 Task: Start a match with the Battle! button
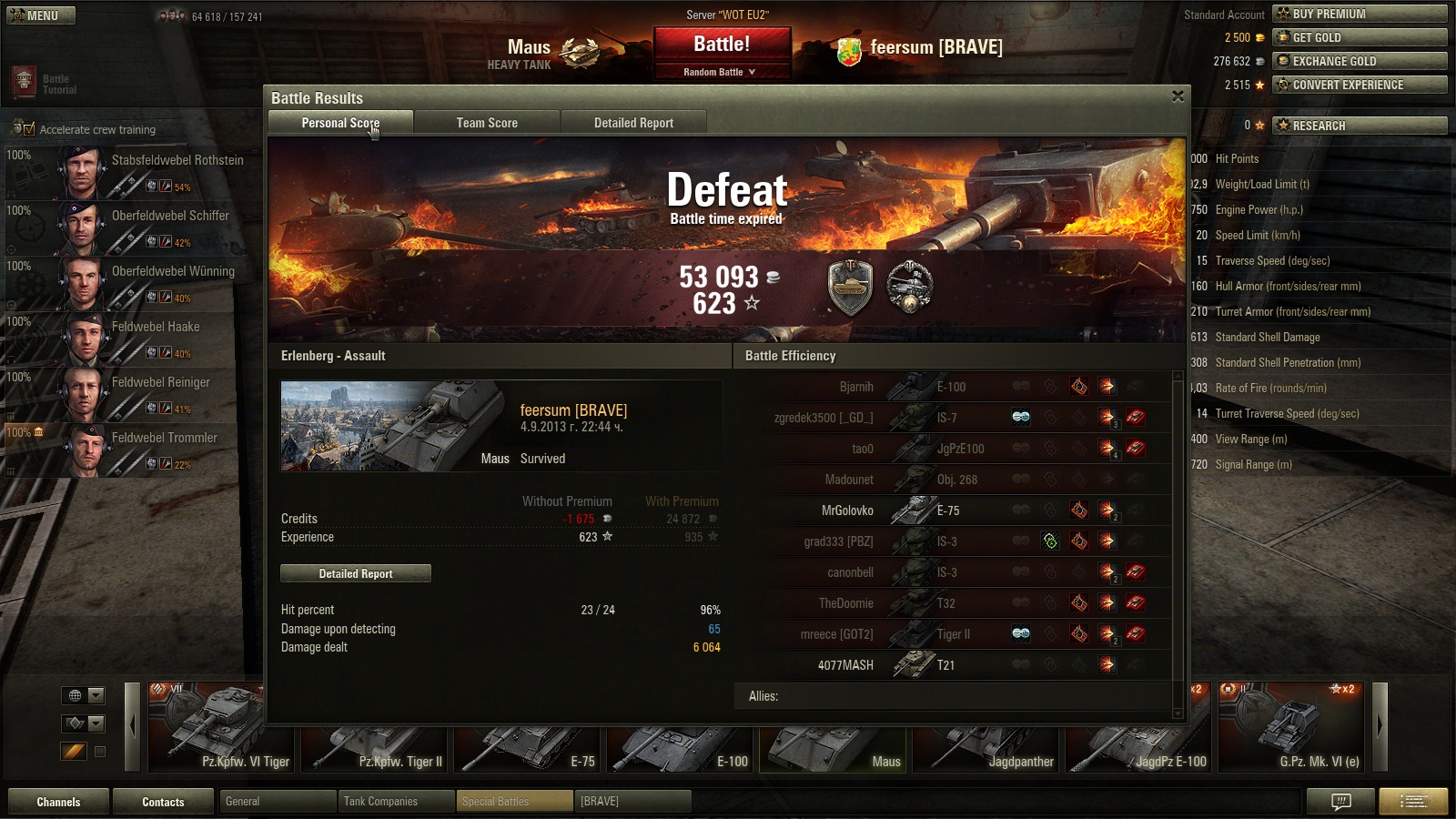pos(722,45)
